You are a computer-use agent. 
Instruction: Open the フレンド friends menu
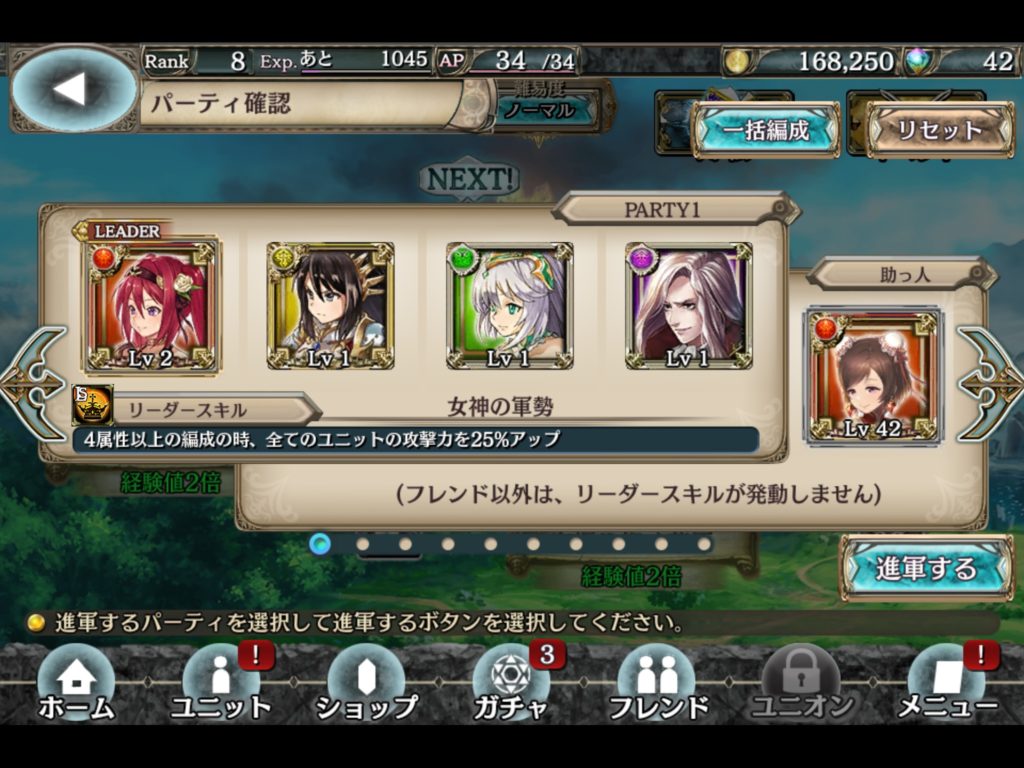pyautogui.click(x=656, y=685)
